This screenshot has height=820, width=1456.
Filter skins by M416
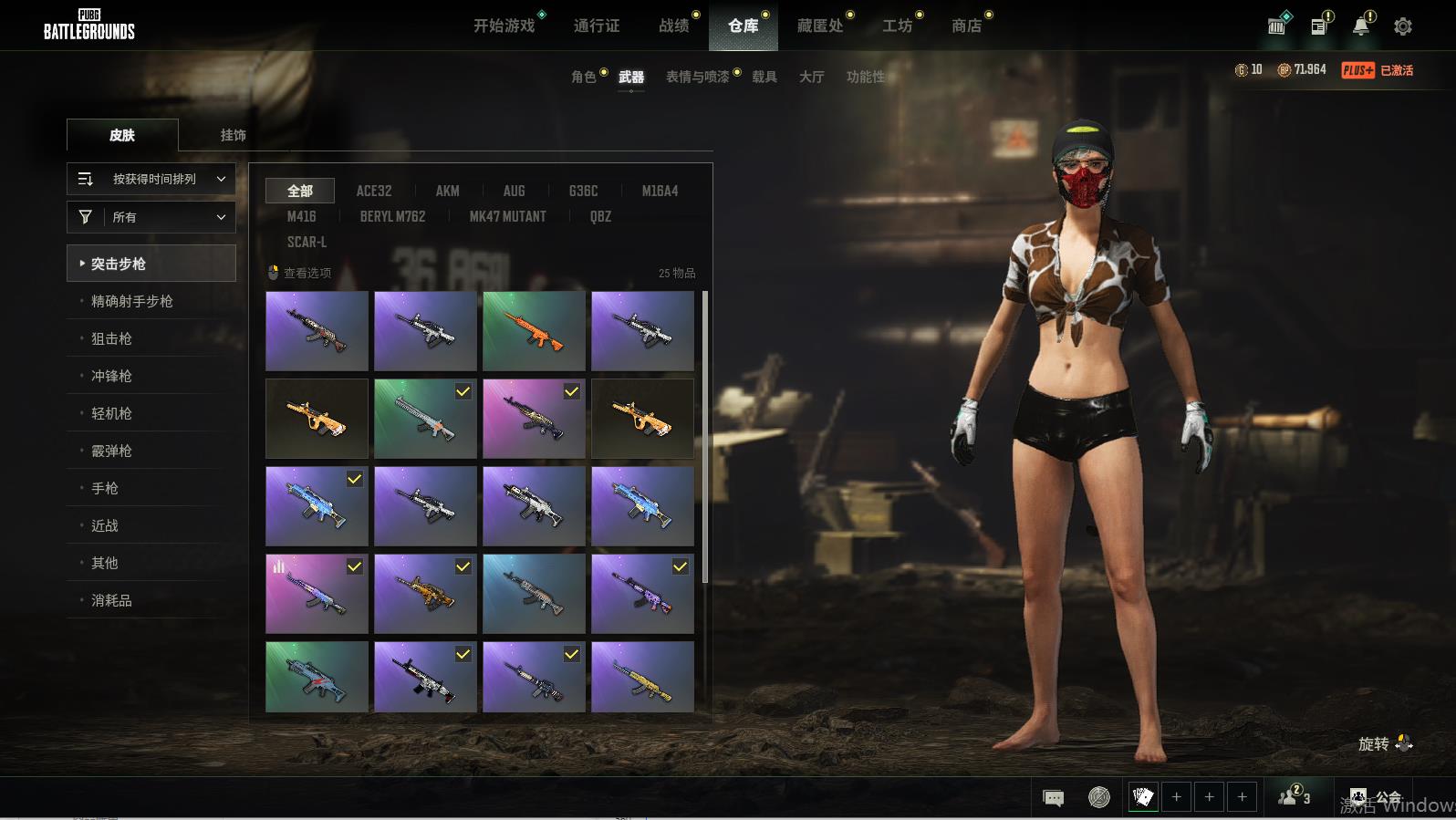coord(301,216)
